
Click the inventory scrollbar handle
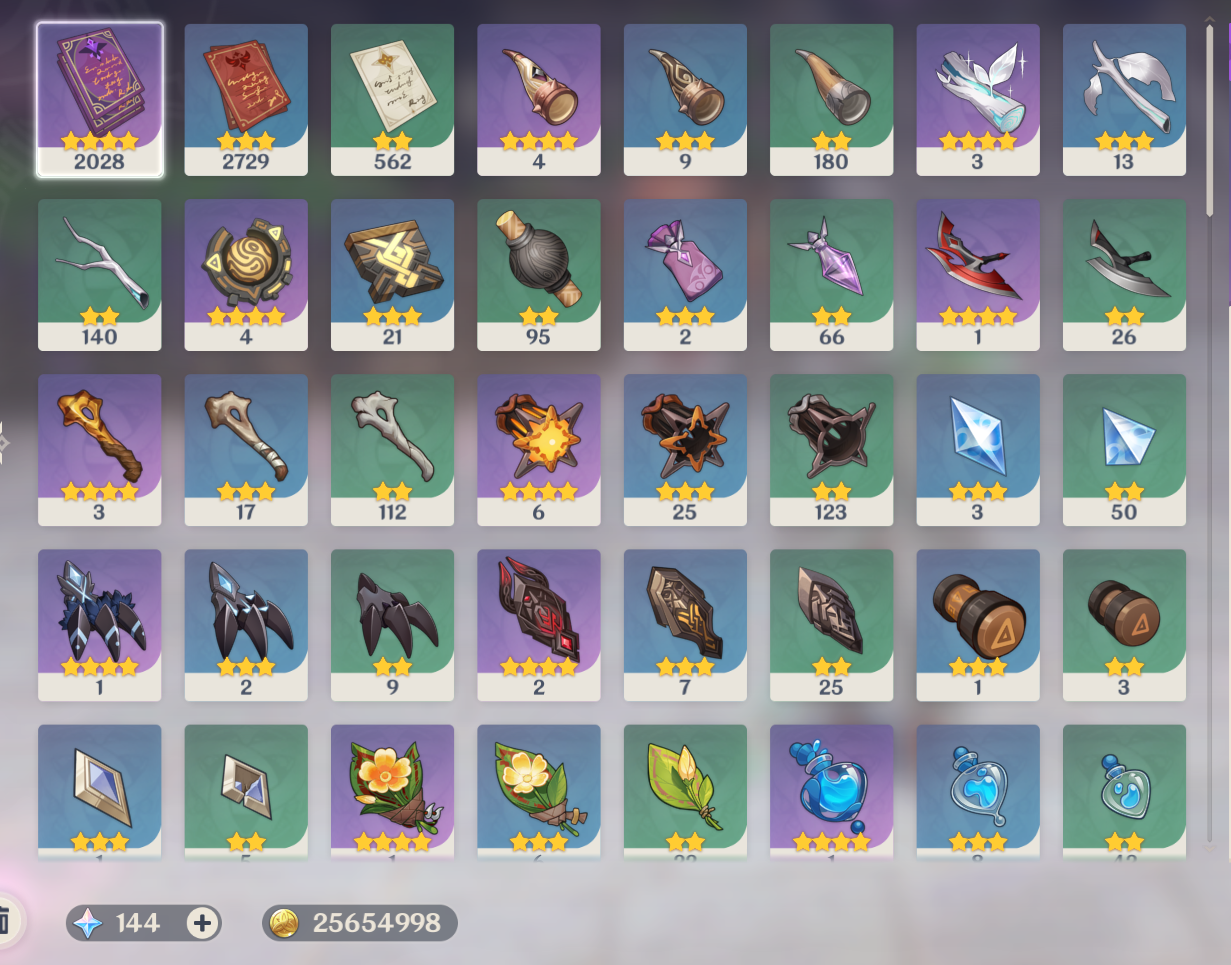click(x=1210, y=120)
